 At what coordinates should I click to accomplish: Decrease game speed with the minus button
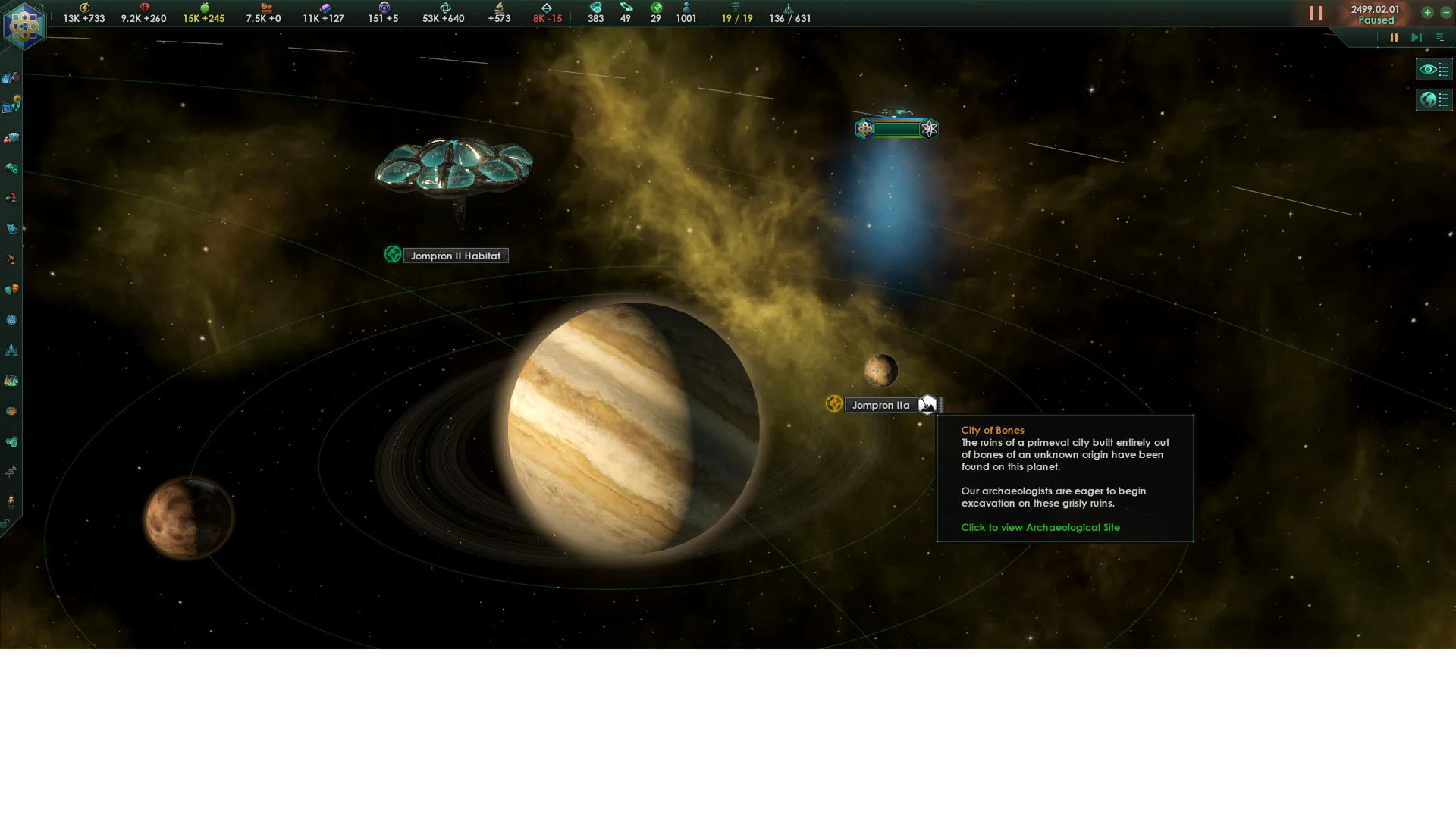point(1445,12)
